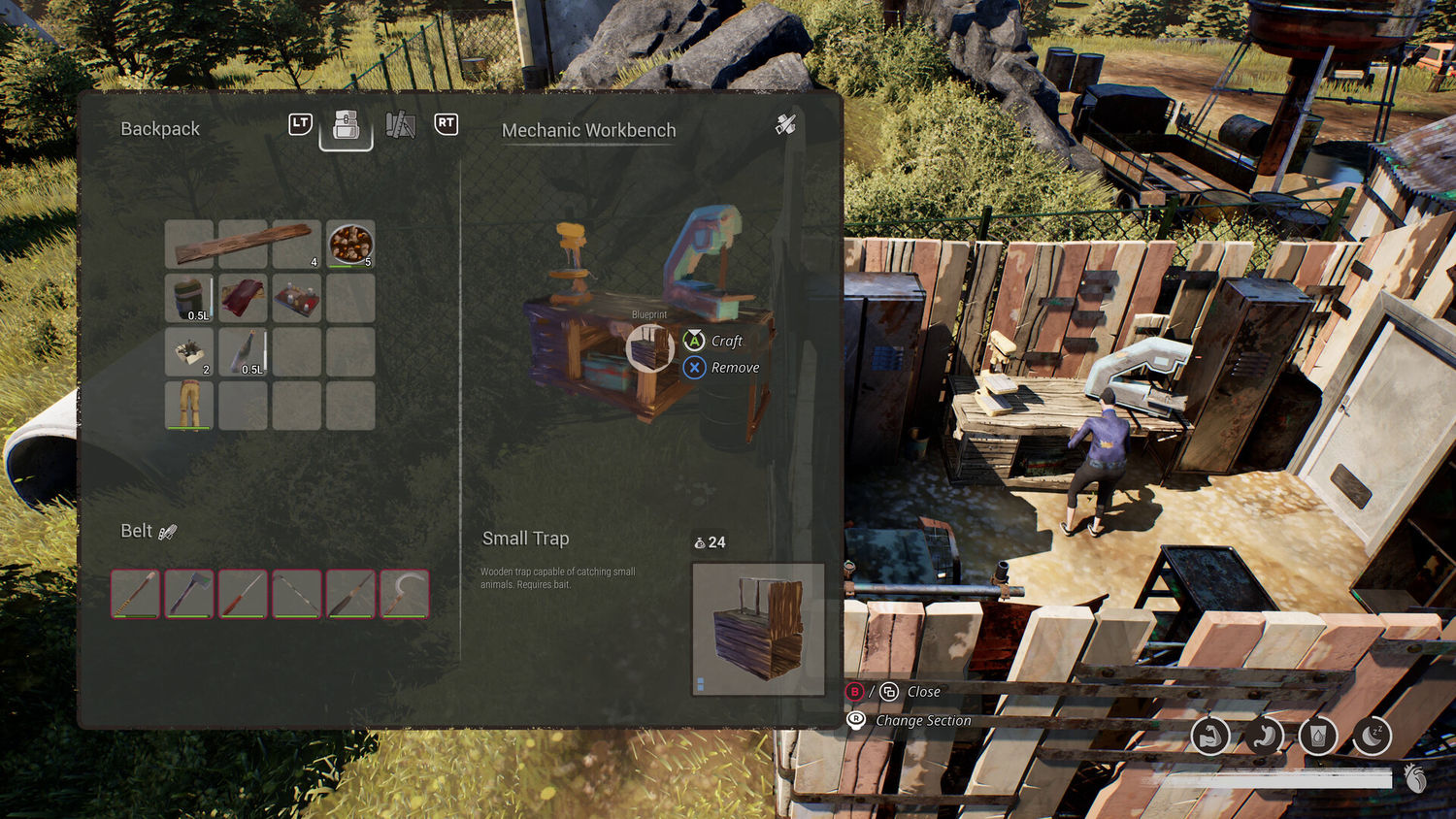Choose the glass bottle with 0.5L
This screenshot has width=1456, height=819.
point(243,351)
